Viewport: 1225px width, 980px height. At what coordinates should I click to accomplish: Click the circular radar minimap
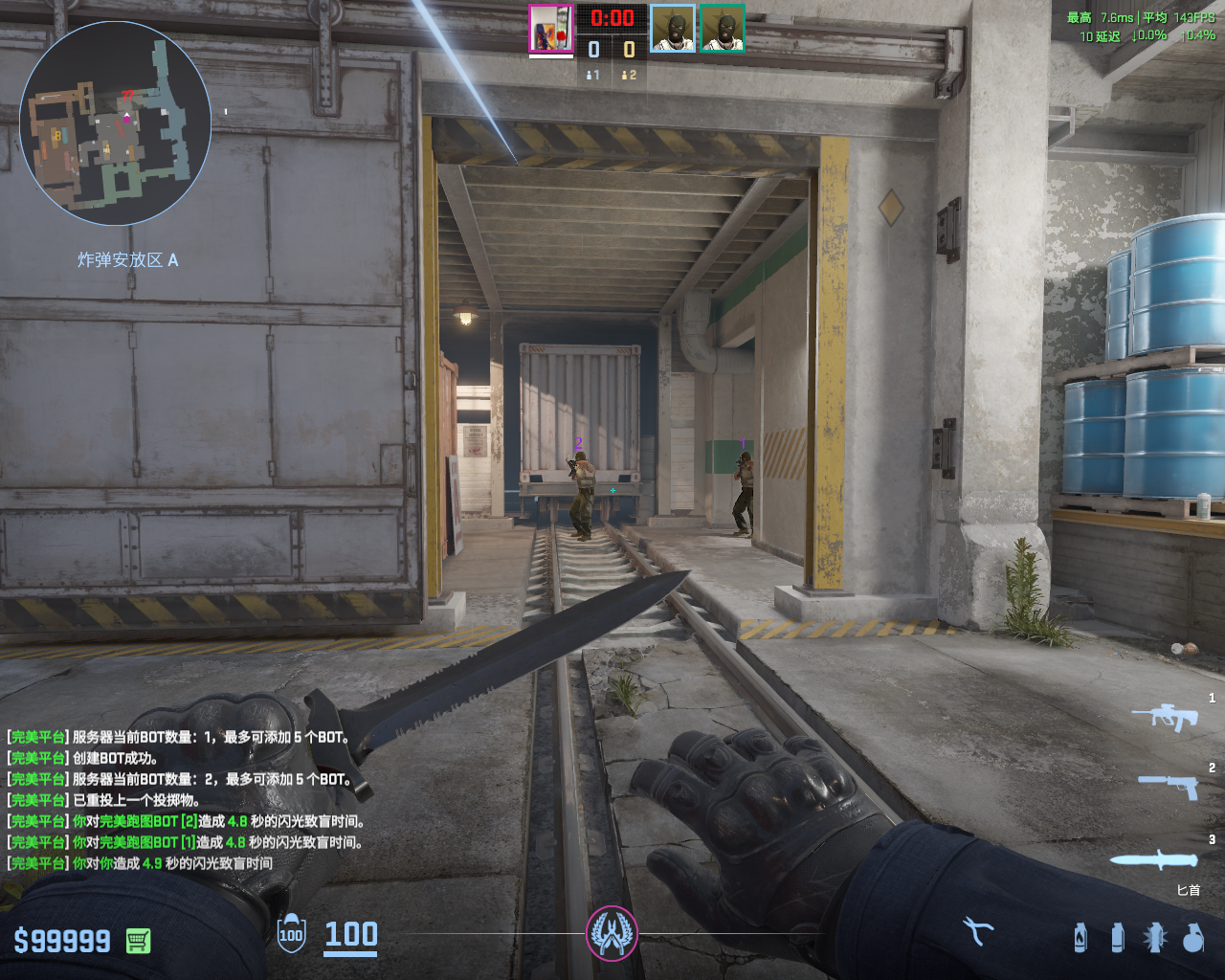[115, 124]
